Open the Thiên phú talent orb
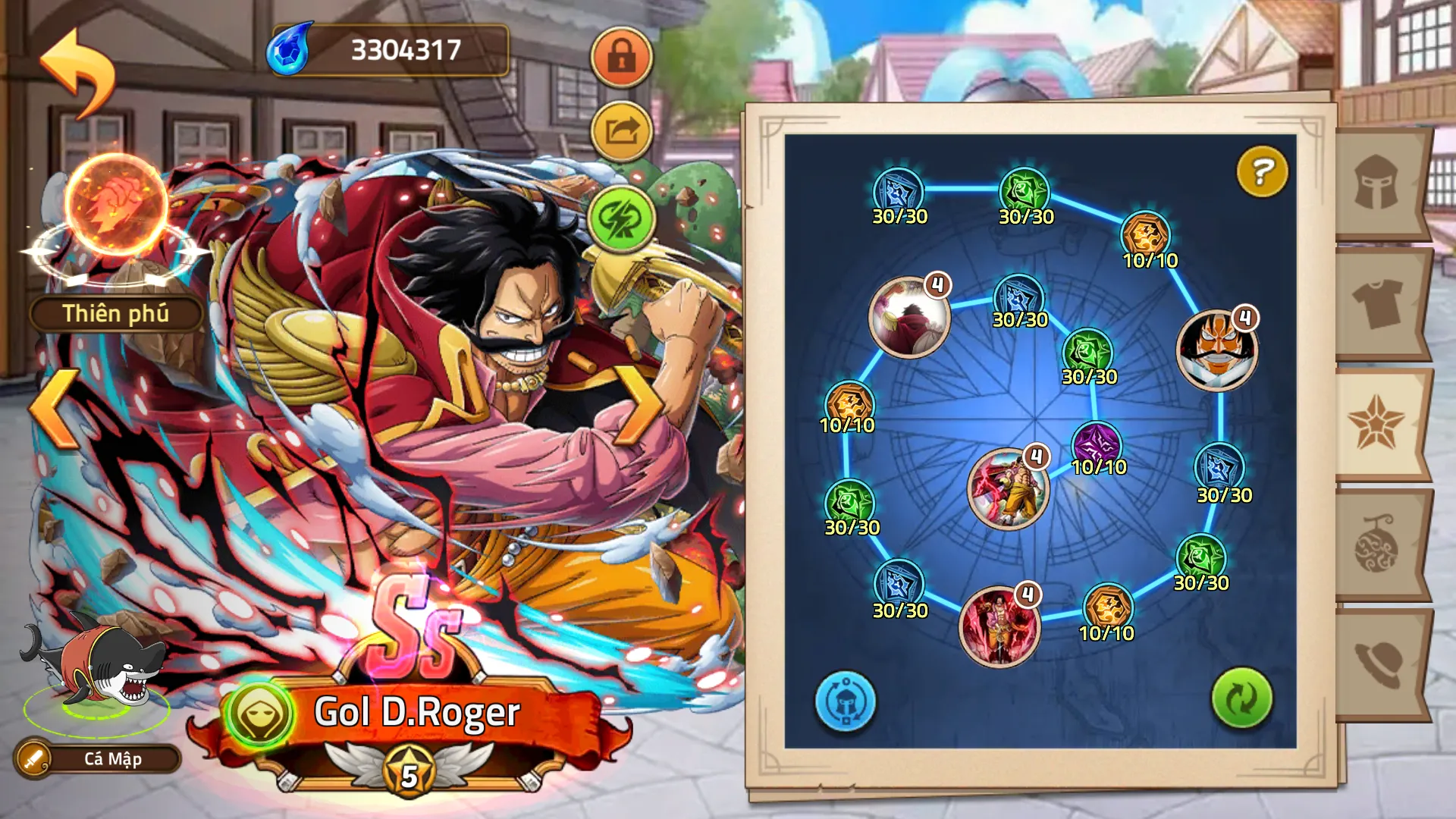1456x819 pixels. pyautogui.click(x=116, y=205)
